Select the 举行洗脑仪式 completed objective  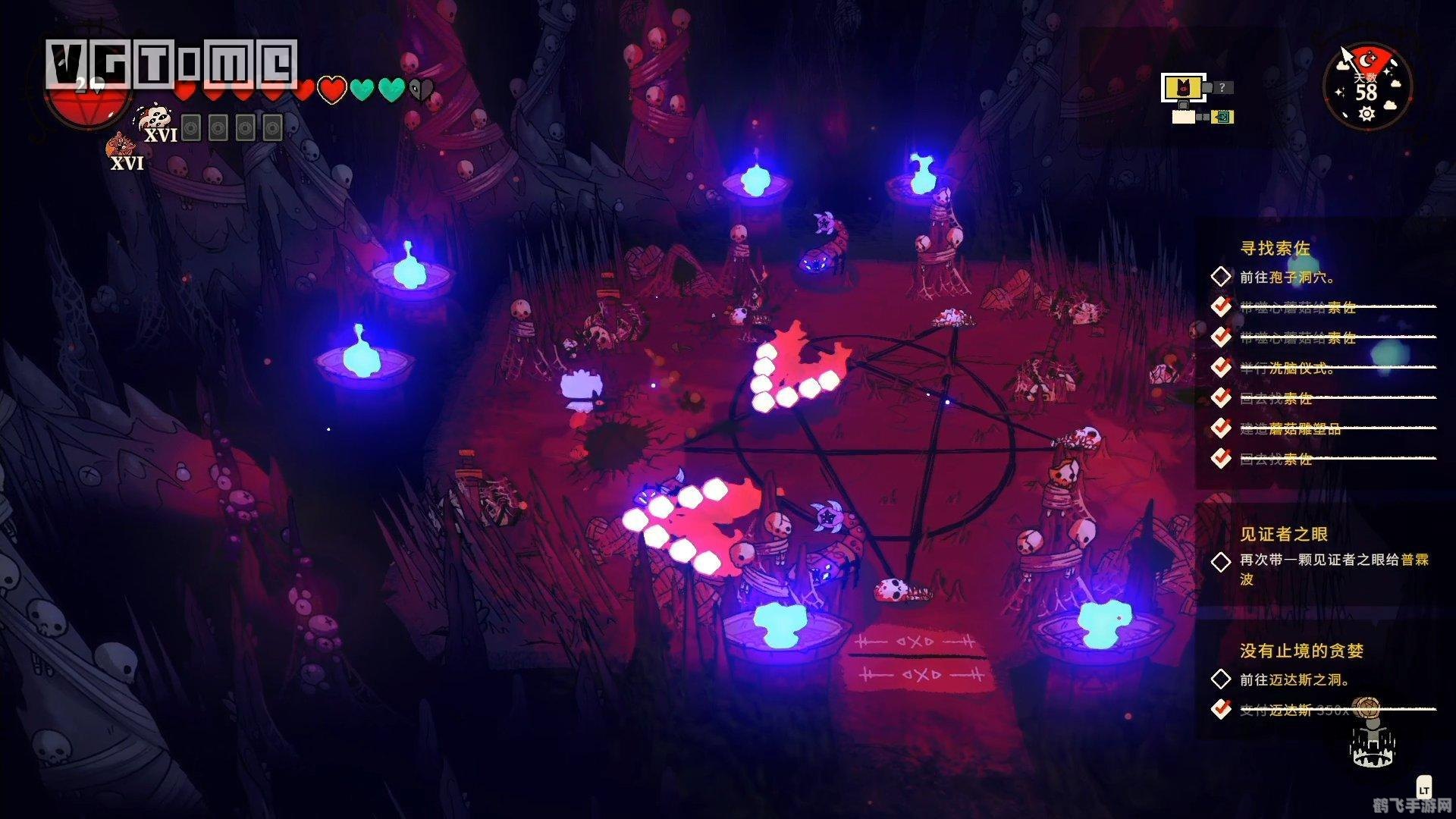pyautogui.click(x=1287, y=368)
